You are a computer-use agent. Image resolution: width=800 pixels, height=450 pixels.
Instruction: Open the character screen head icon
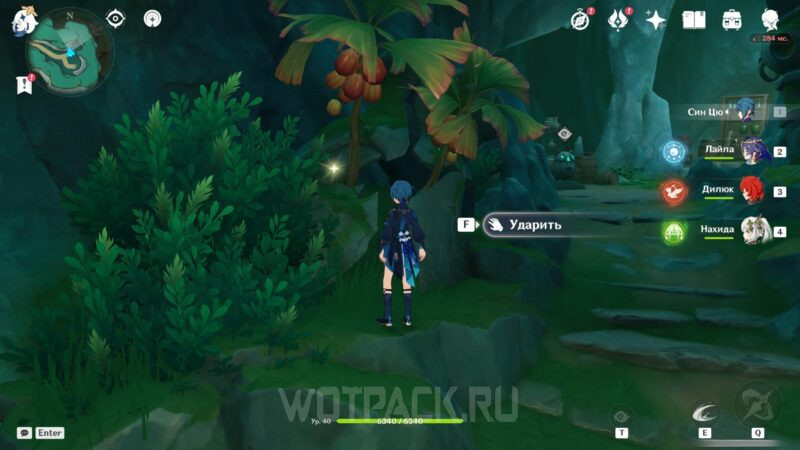pyautogui.click(x=770, y=19)
